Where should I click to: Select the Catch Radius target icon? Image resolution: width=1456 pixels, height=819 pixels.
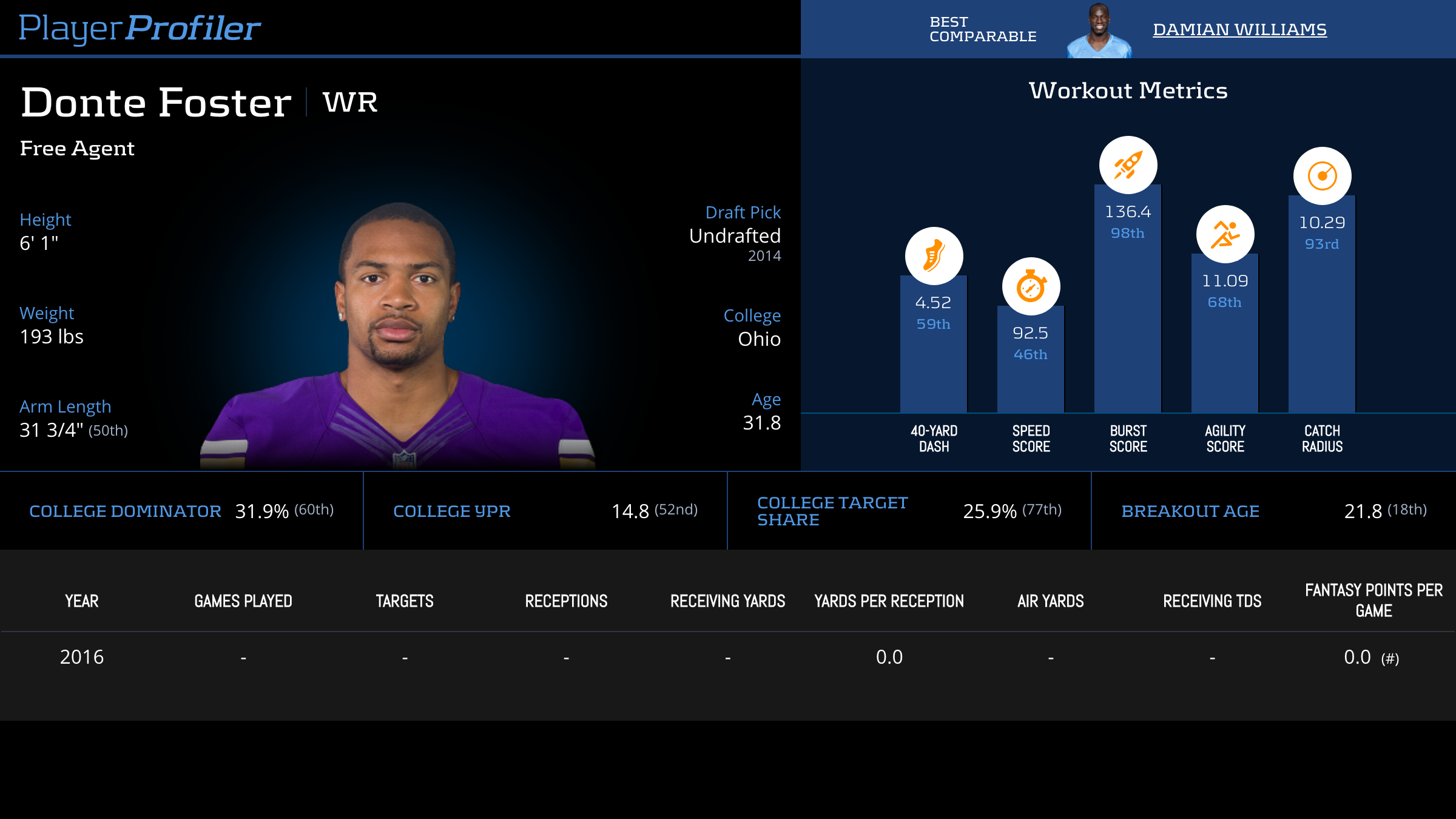1322,176
